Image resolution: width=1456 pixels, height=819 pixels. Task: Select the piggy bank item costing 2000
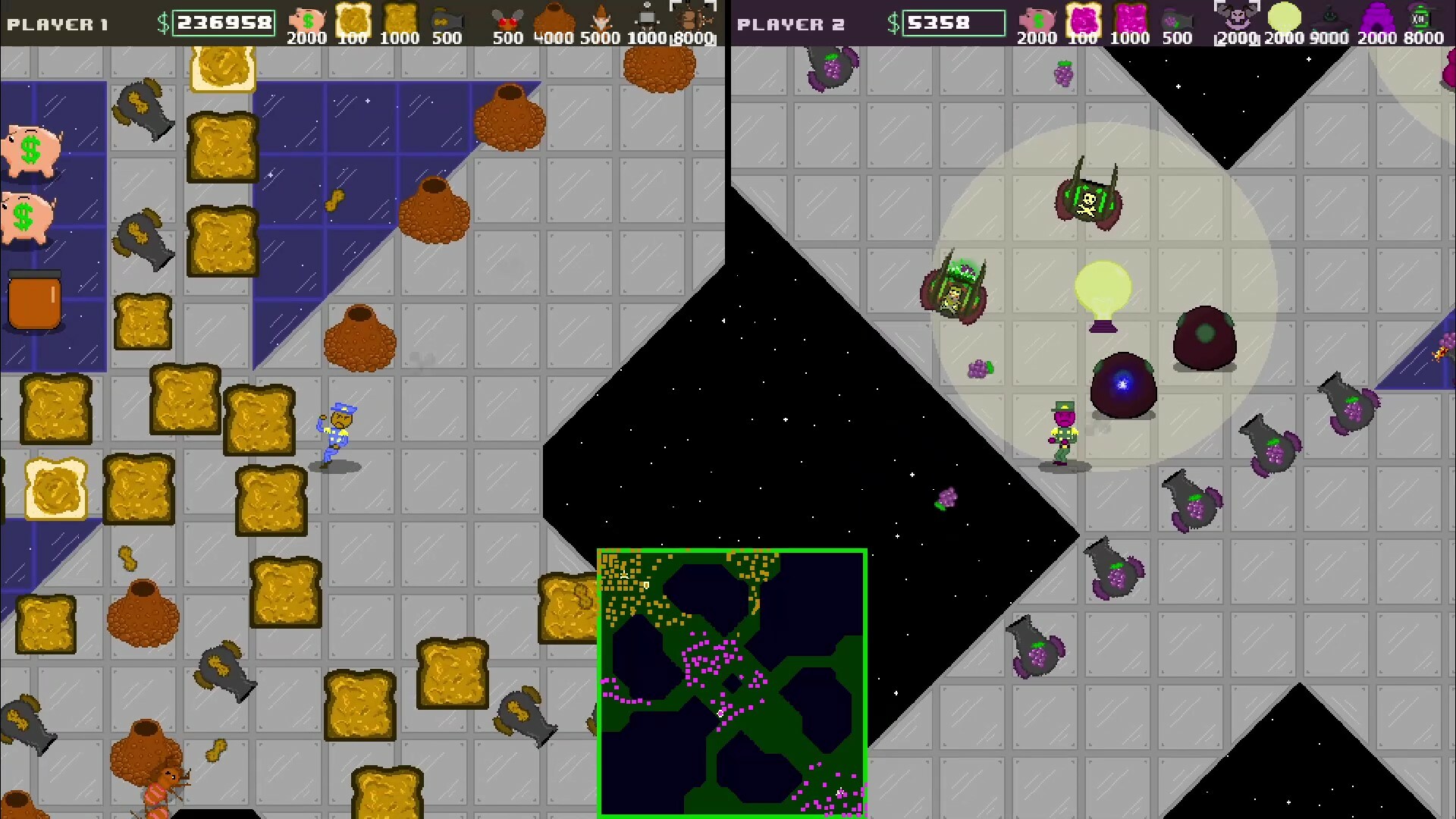pos(306,17)
